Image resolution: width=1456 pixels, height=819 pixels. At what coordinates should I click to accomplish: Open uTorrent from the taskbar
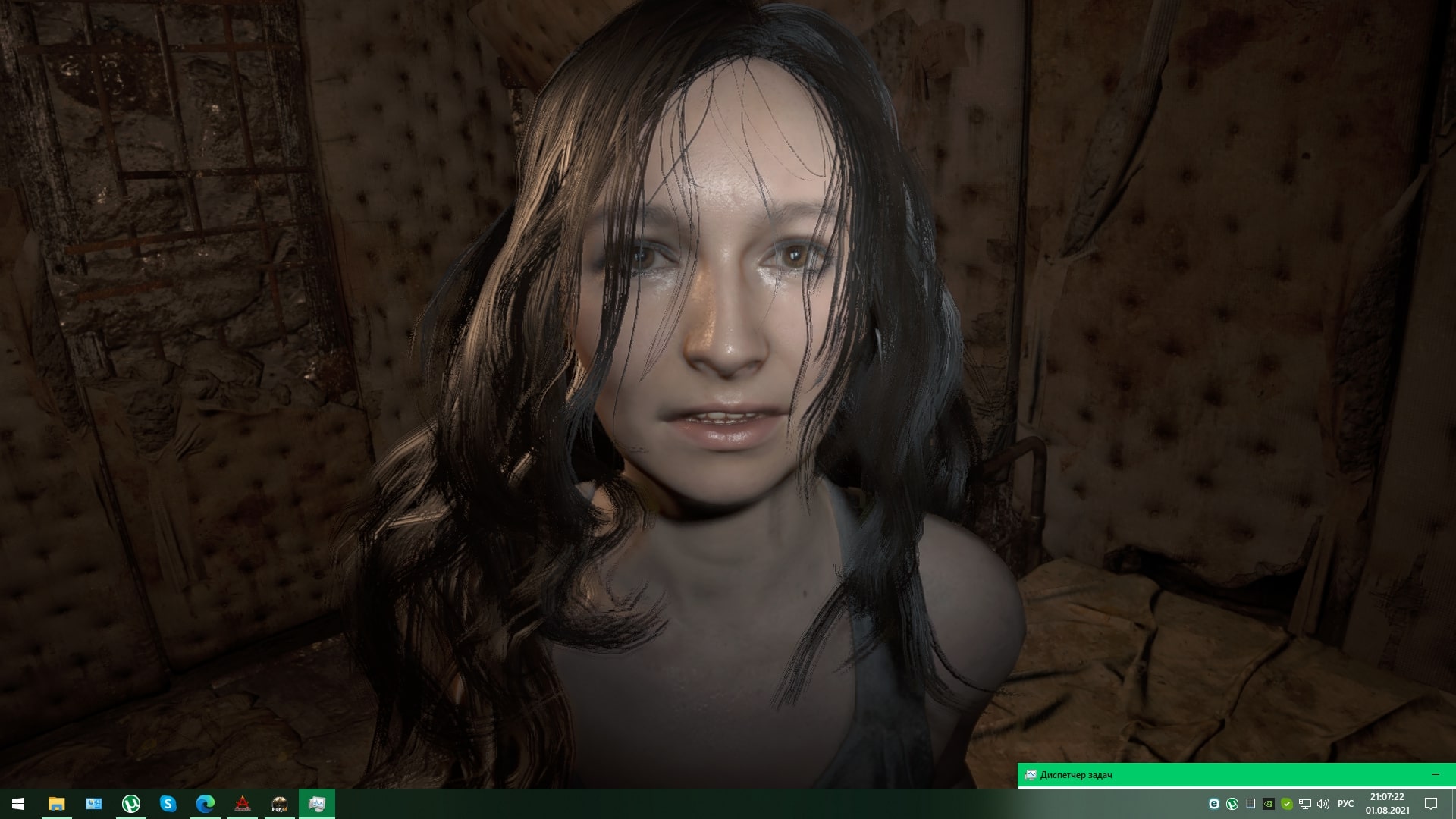pos(130,805)
